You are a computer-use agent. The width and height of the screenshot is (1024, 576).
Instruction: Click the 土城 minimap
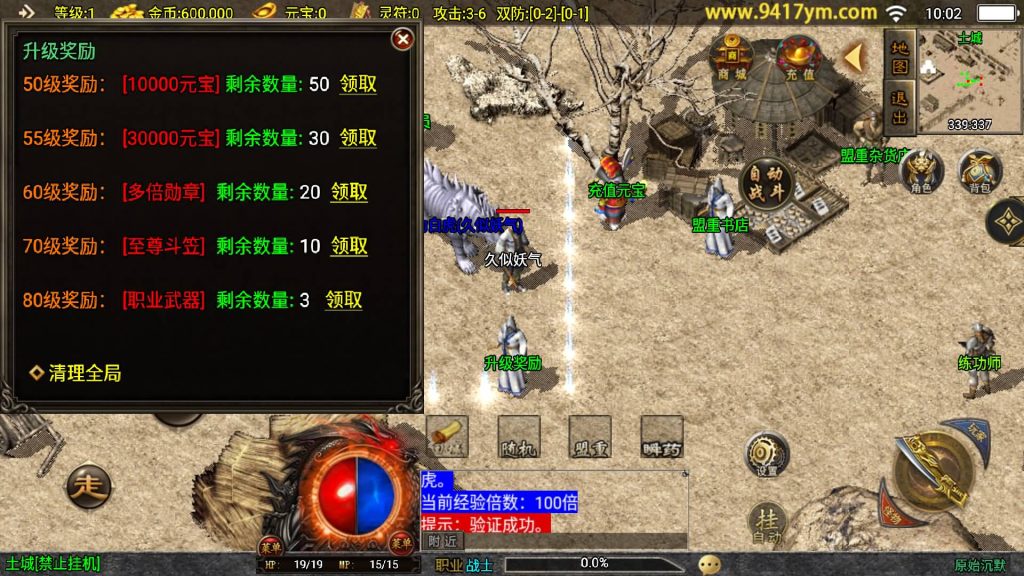tap(969, 80)
